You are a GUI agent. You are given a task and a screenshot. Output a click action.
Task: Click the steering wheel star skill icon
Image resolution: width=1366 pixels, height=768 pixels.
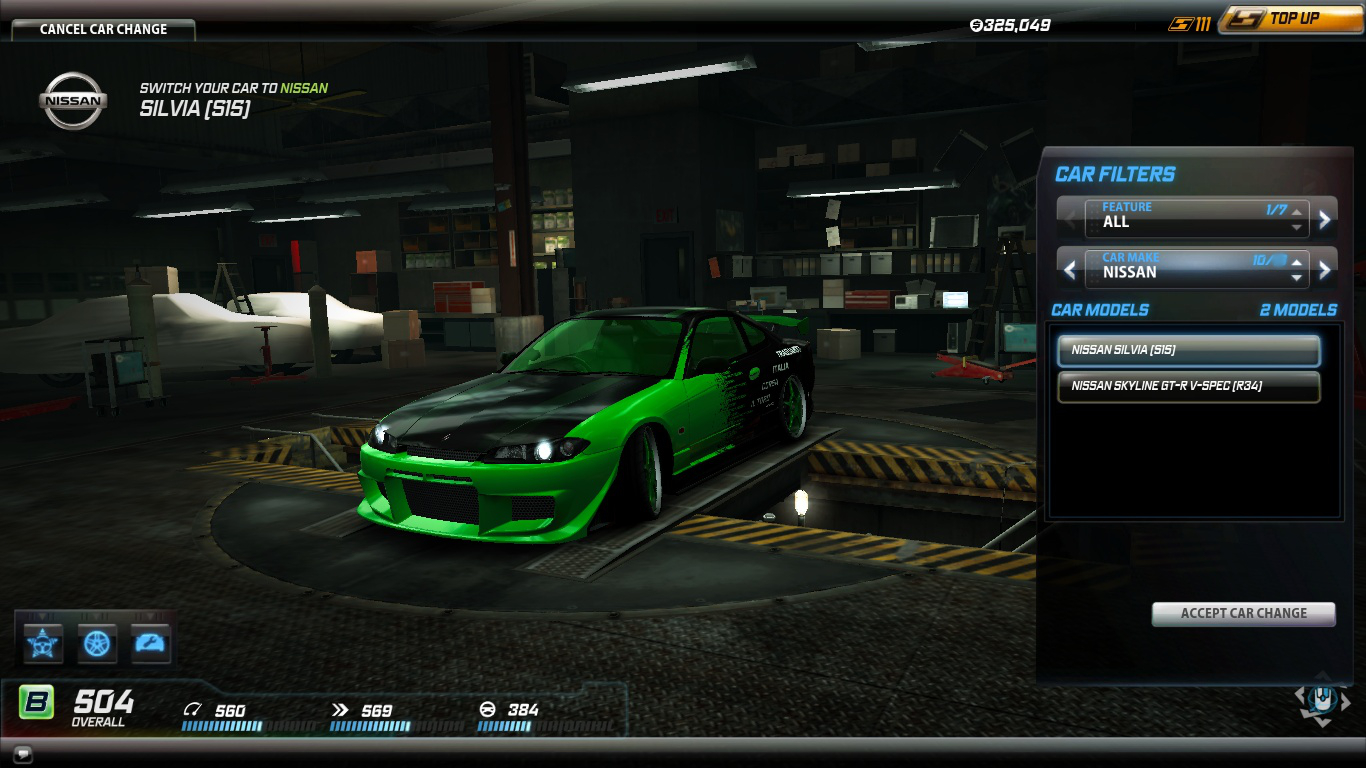44,643
